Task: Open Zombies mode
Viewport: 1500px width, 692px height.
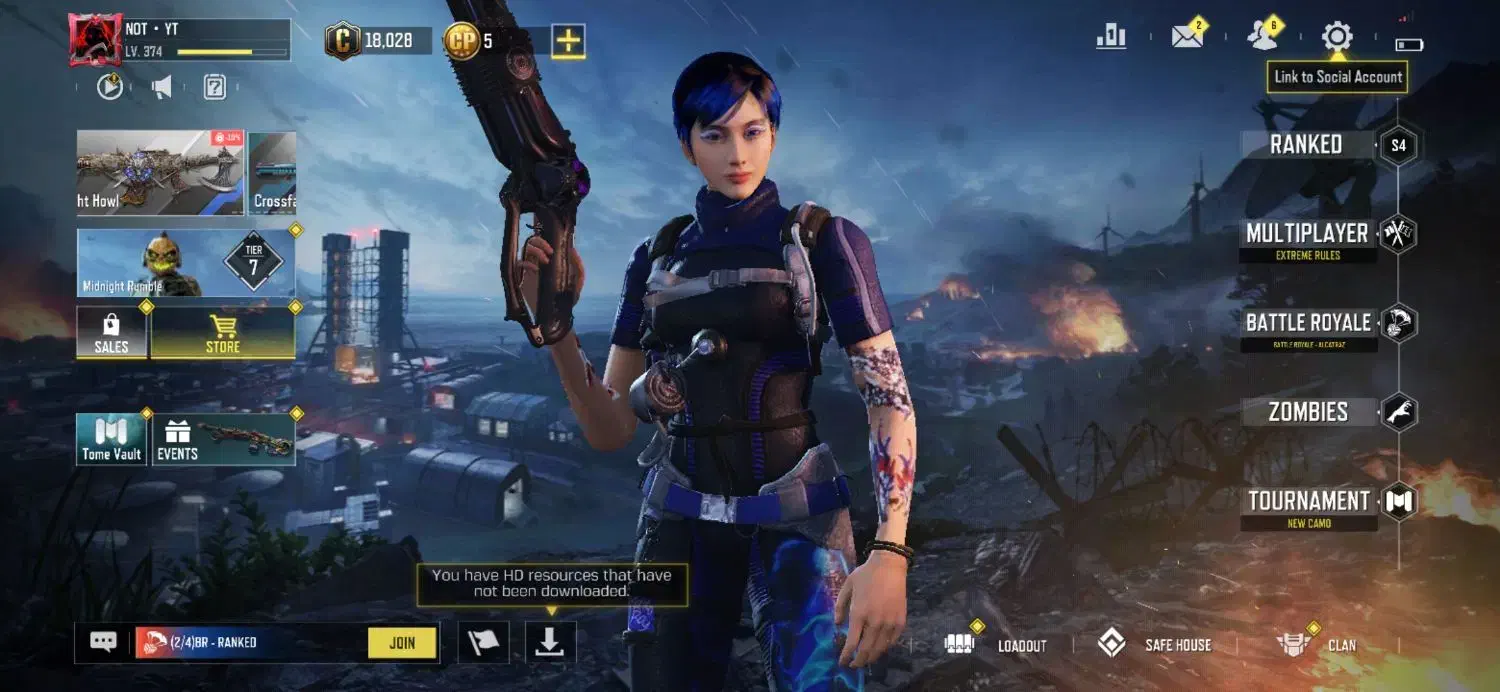Action: coord(1308,412)
